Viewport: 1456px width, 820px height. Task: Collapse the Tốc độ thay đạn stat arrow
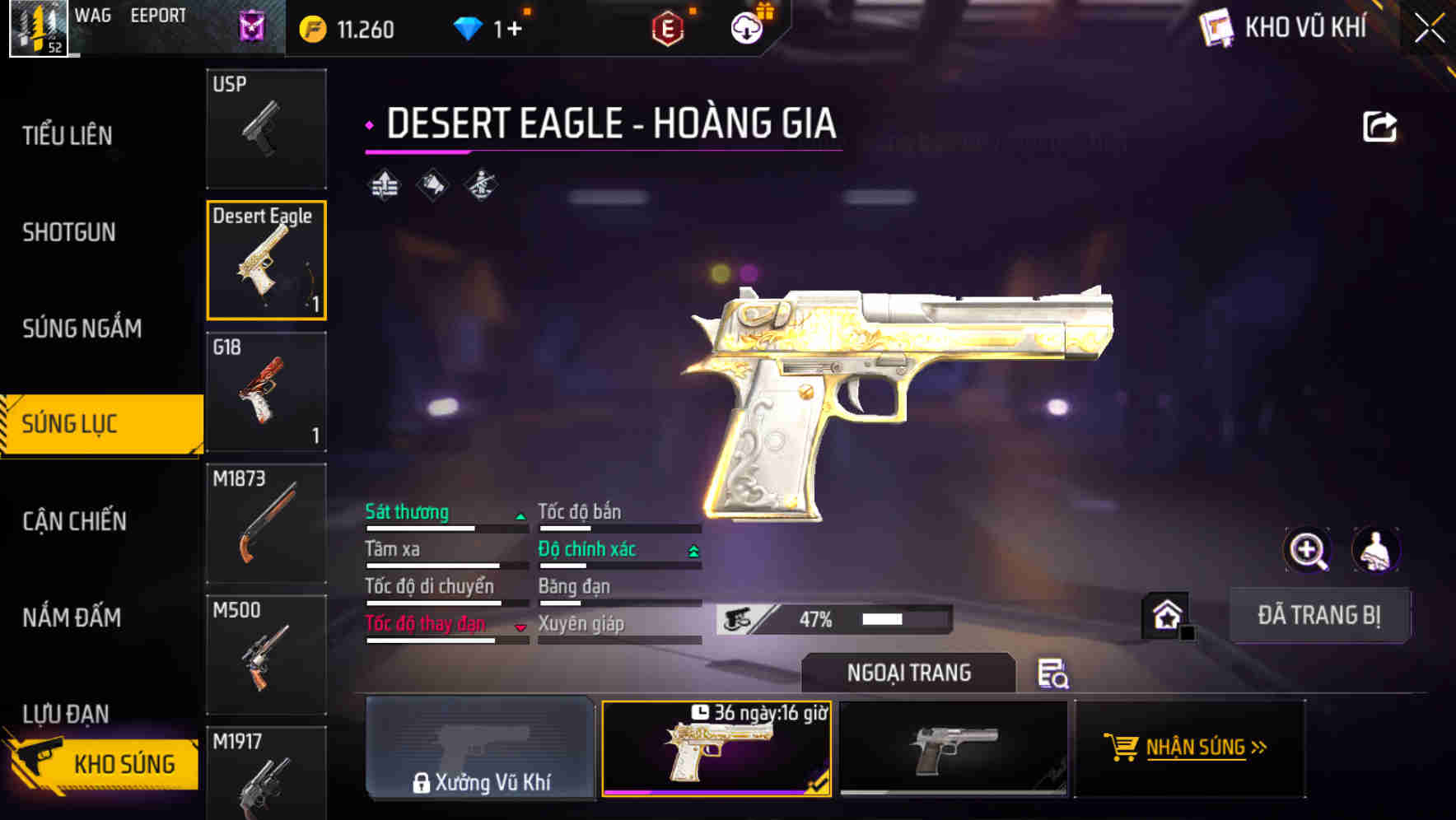[x=521, y=626]
